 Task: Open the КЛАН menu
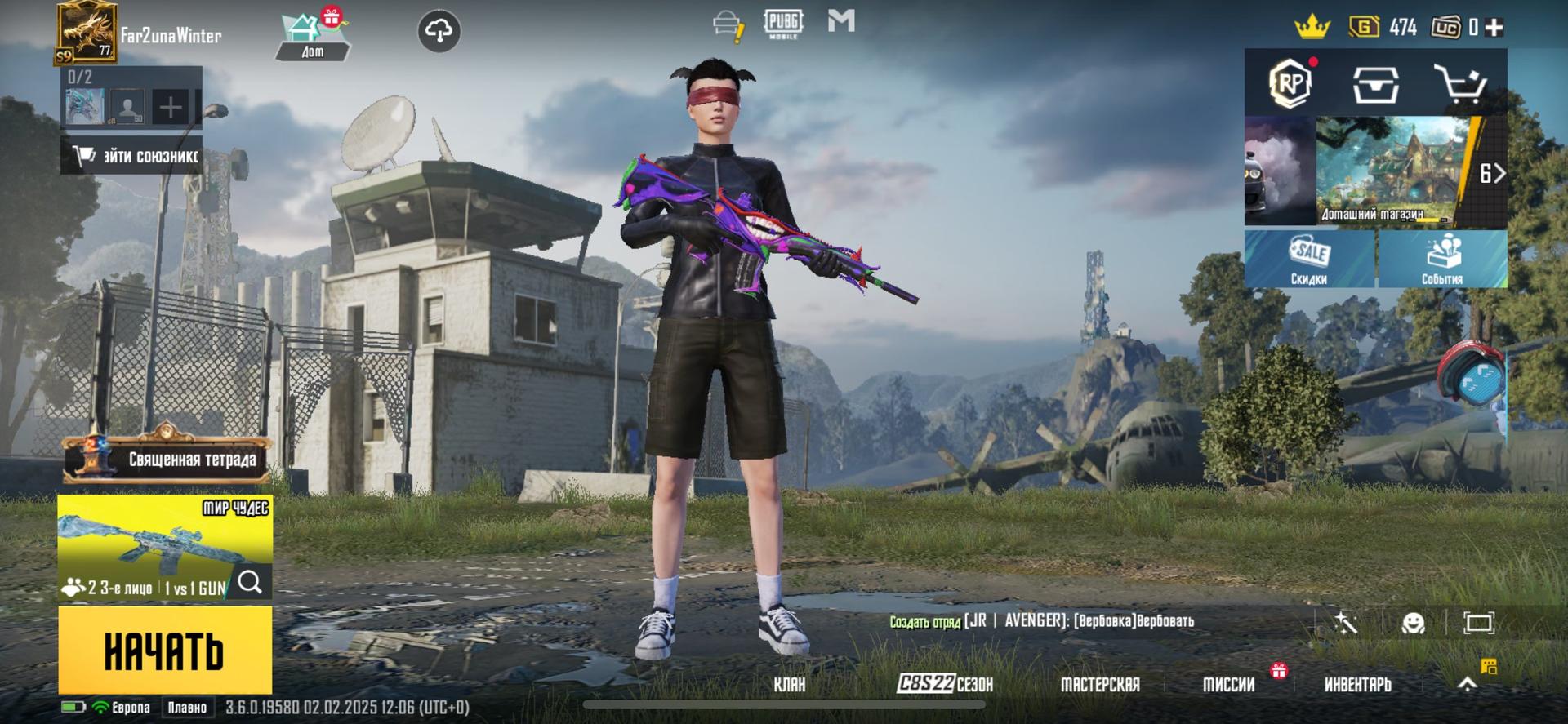[x=789, y=684]
